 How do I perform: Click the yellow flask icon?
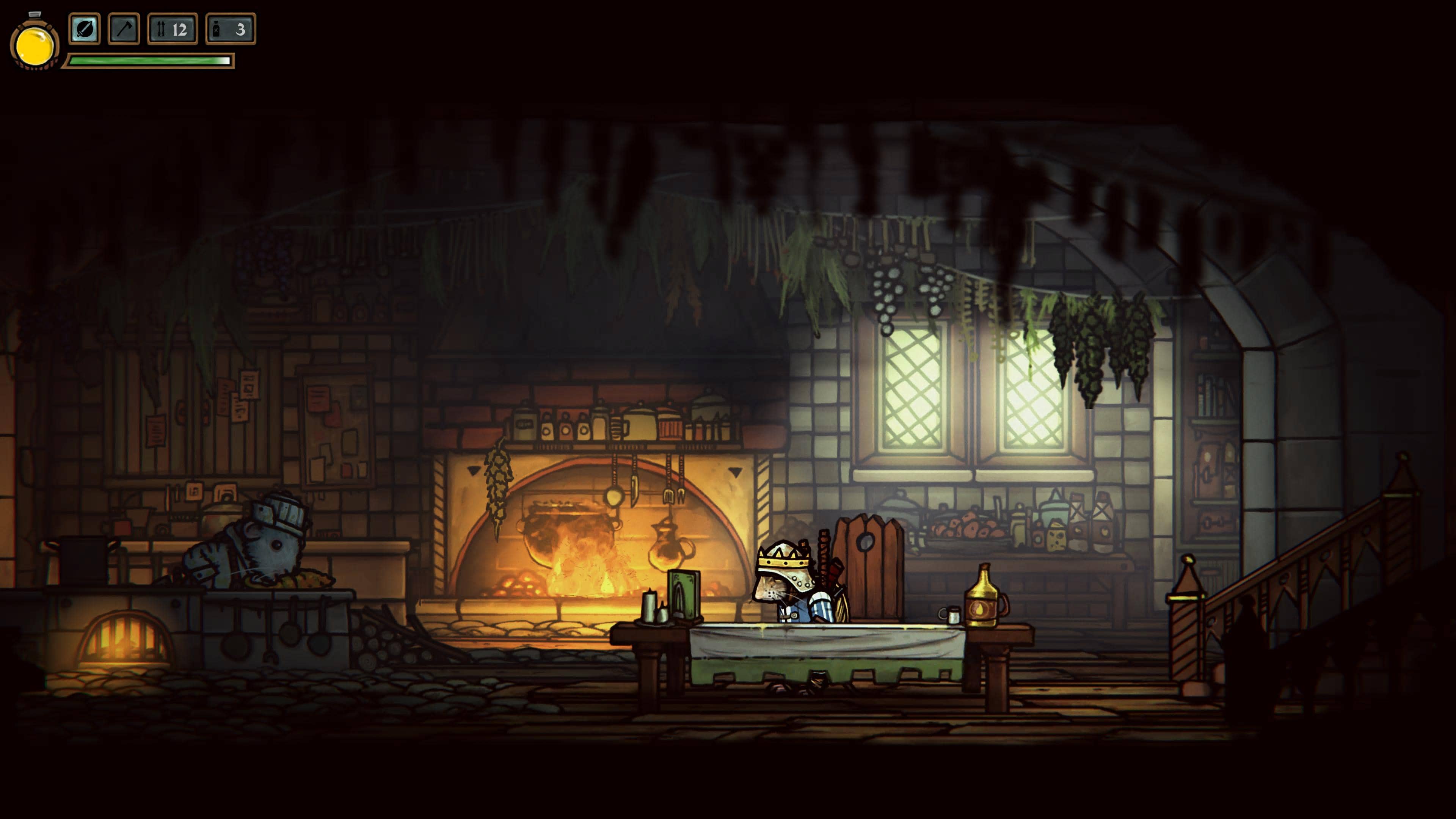tap(35, 45)
